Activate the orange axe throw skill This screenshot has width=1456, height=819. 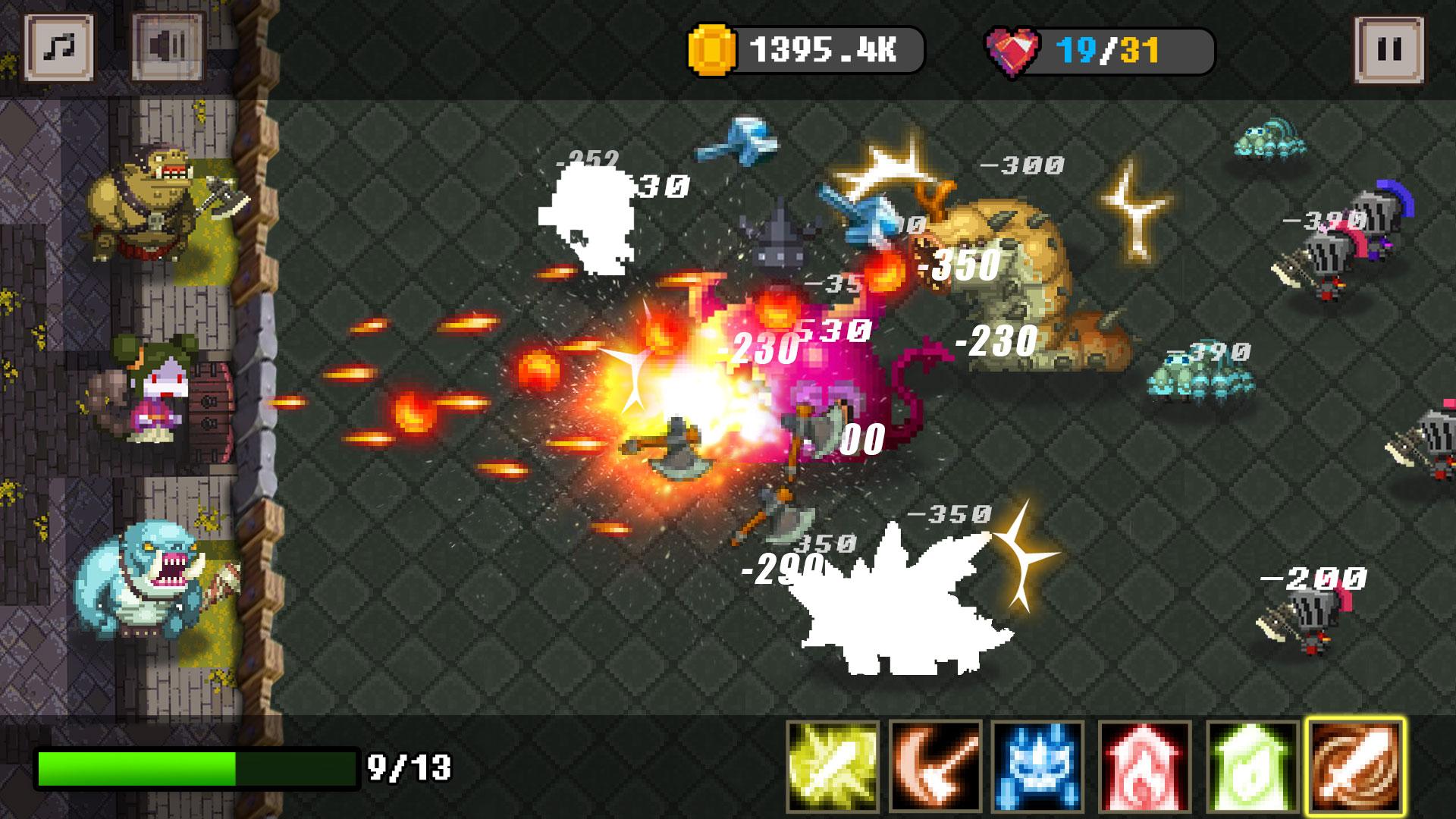(x=934, y=764)
